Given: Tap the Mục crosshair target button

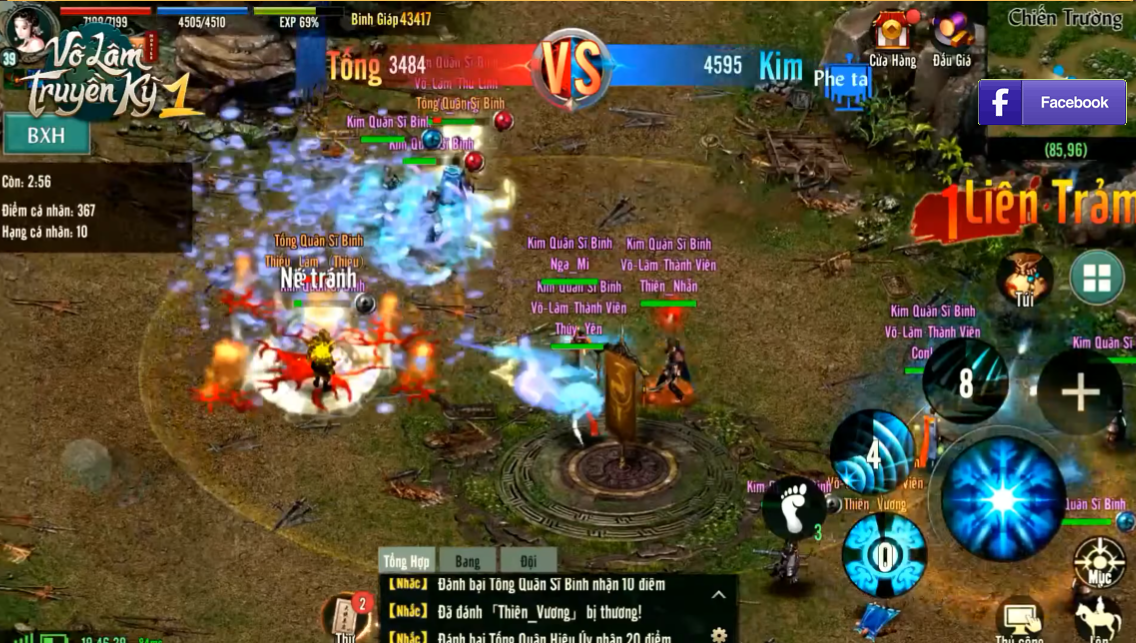Looking at the screenshot, I should click(1099, 561).
